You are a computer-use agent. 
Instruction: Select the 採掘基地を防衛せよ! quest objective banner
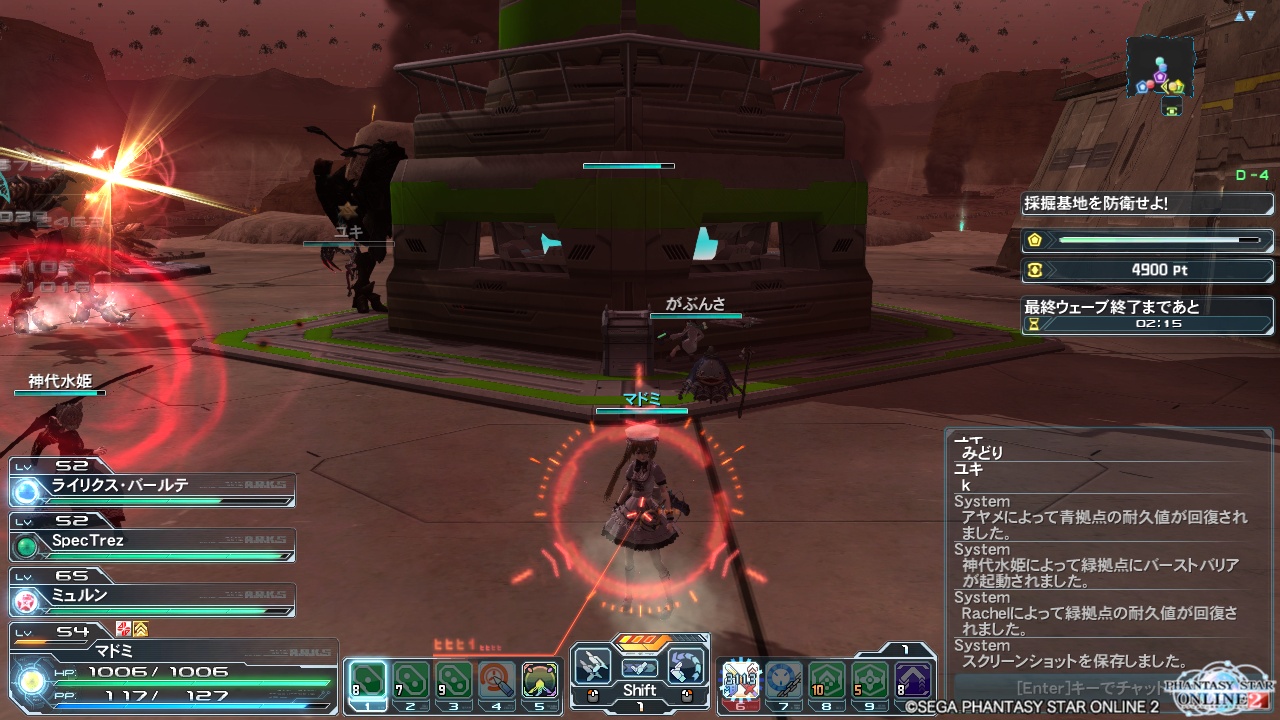[x=1147, y=203]
